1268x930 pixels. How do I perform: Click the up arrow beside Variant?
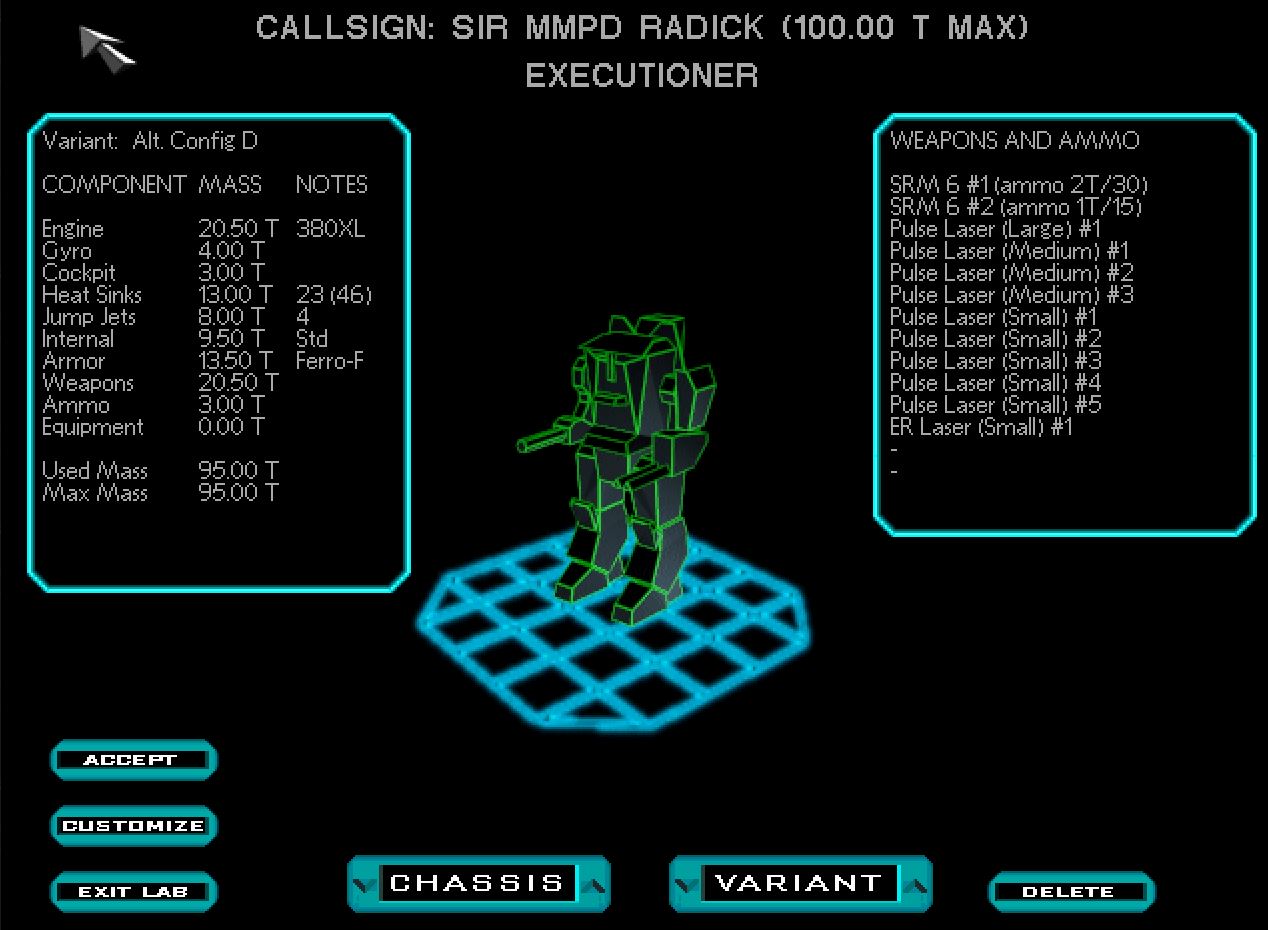tap(916, 884)
